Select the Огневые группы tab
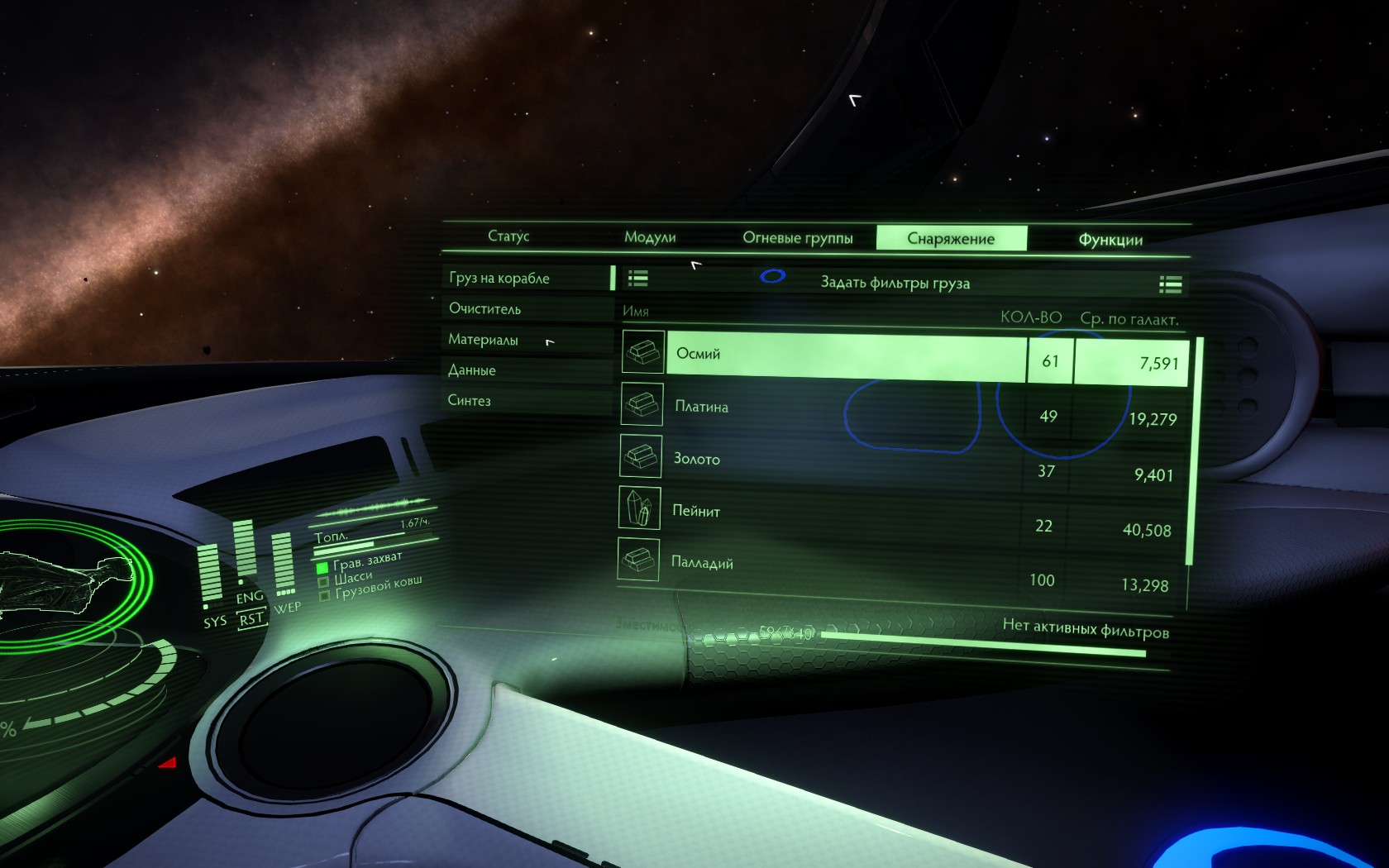1389x868 pixels. 797,238
